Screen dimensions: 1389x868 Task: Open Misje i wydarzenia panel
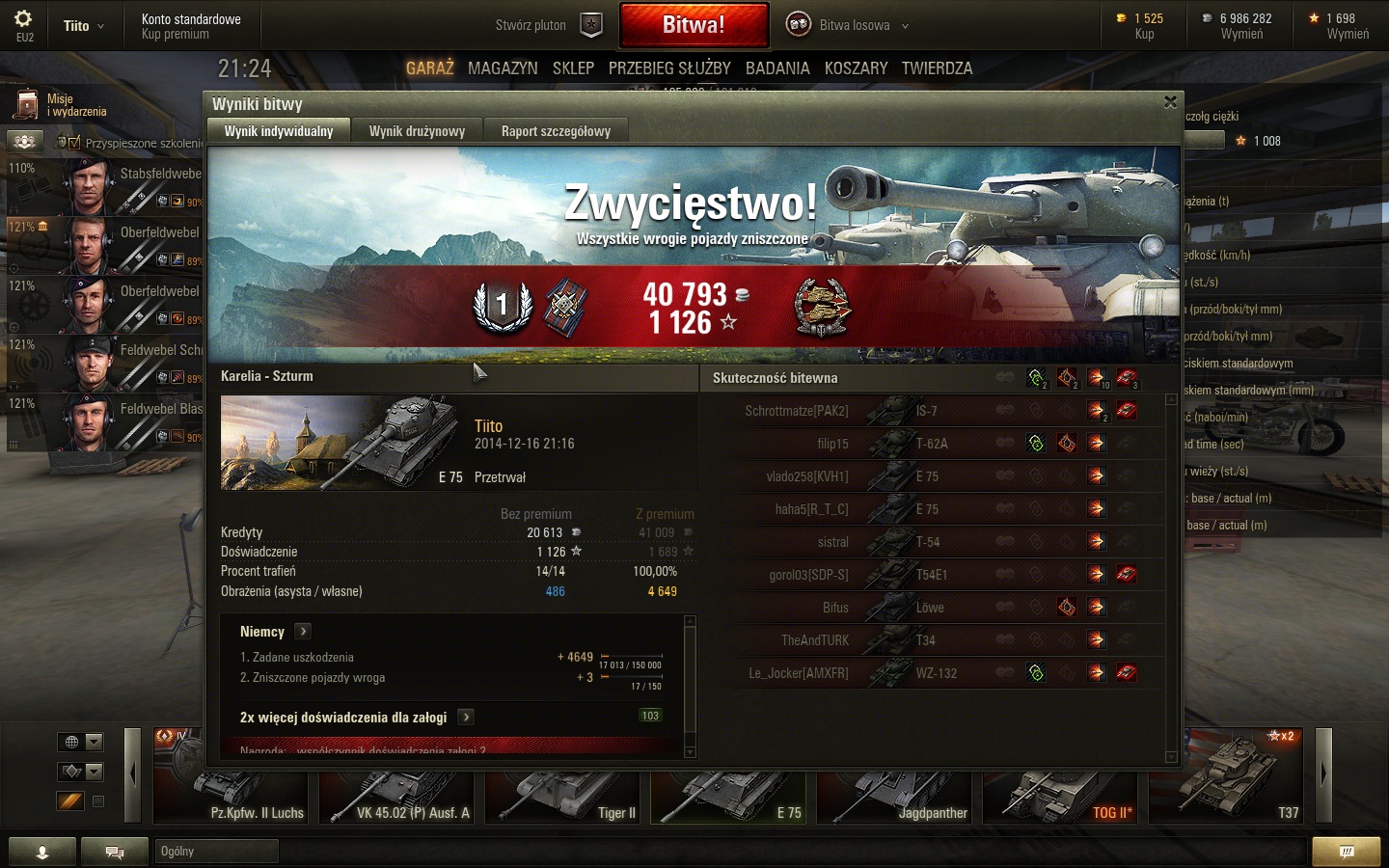60,105
